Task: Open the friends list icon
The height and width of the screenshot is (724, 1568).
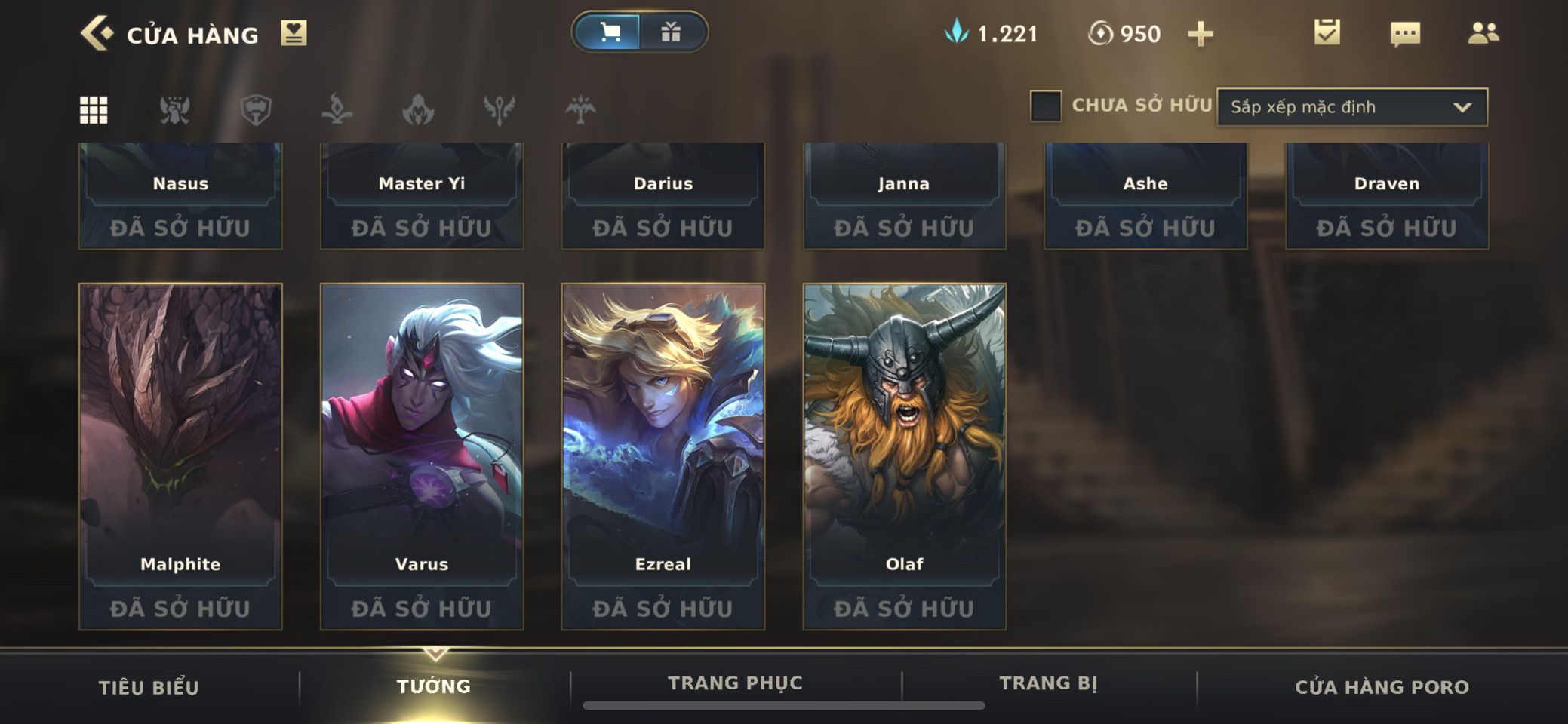Action: (1483, 33)
